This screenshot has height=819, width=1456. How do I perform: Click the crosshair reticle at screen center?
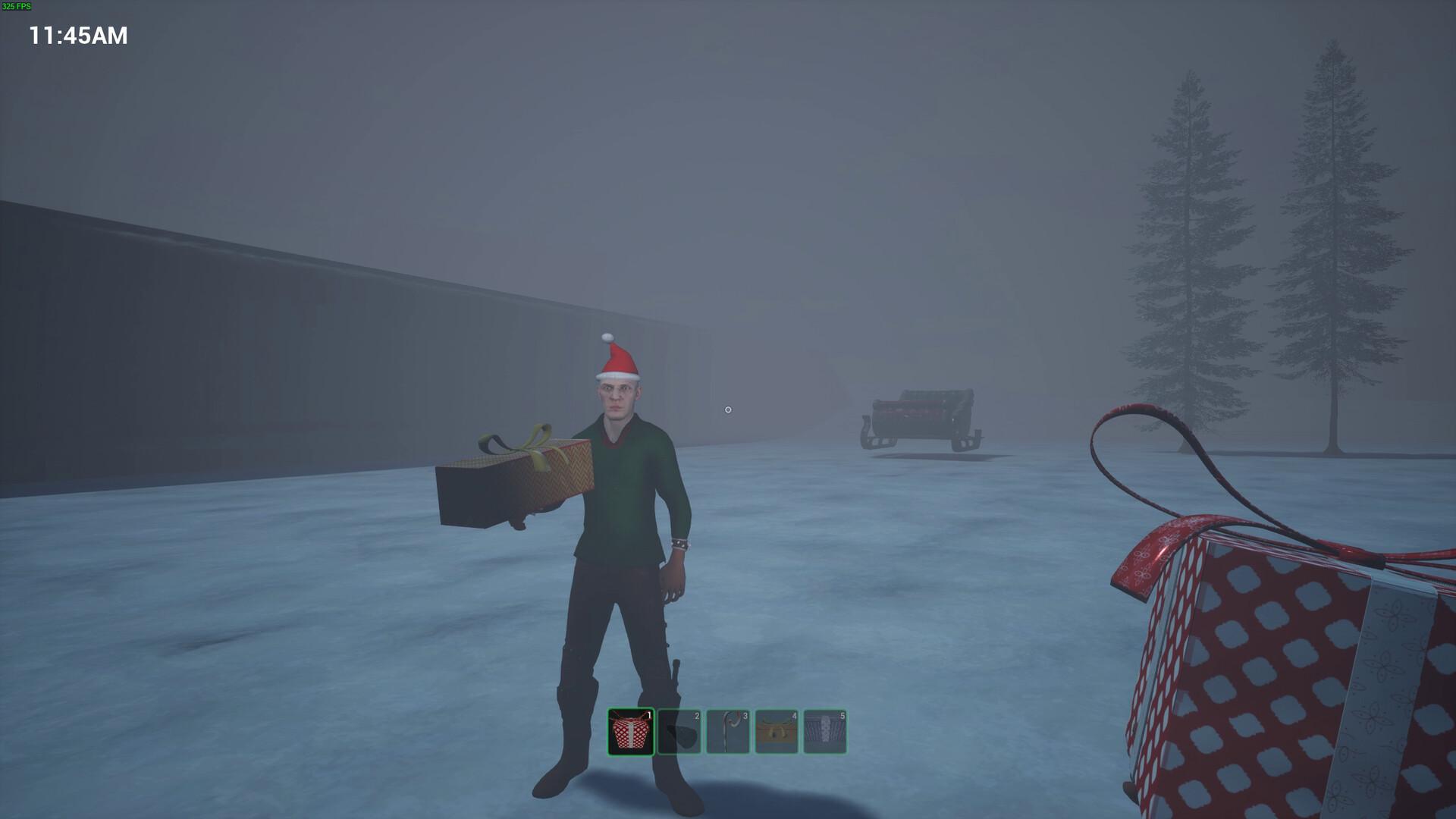point(728,409)
